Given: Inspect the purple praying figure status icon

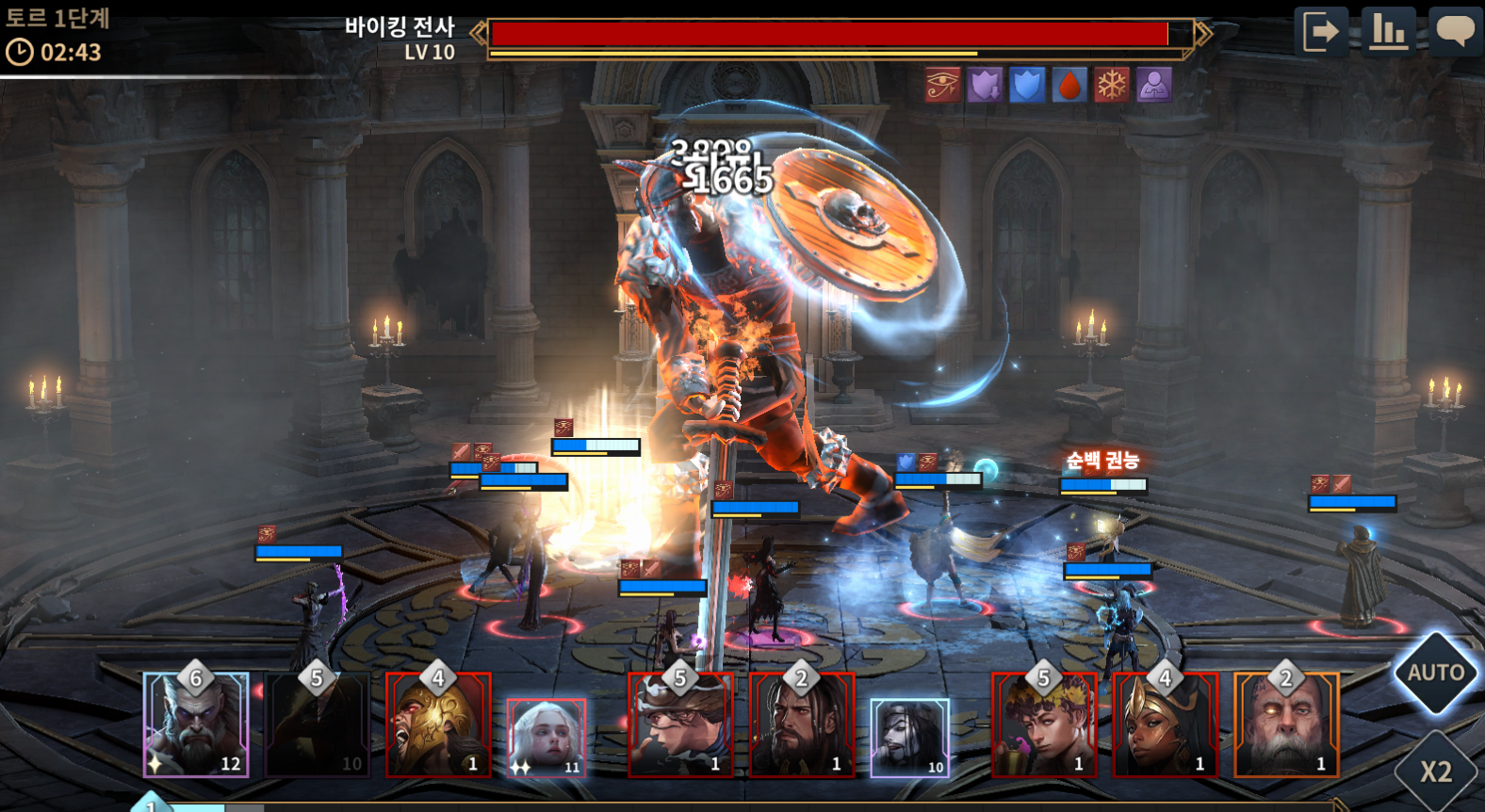Looking at the screenshot, I should pyautogui.click(x=1154, y=85).
